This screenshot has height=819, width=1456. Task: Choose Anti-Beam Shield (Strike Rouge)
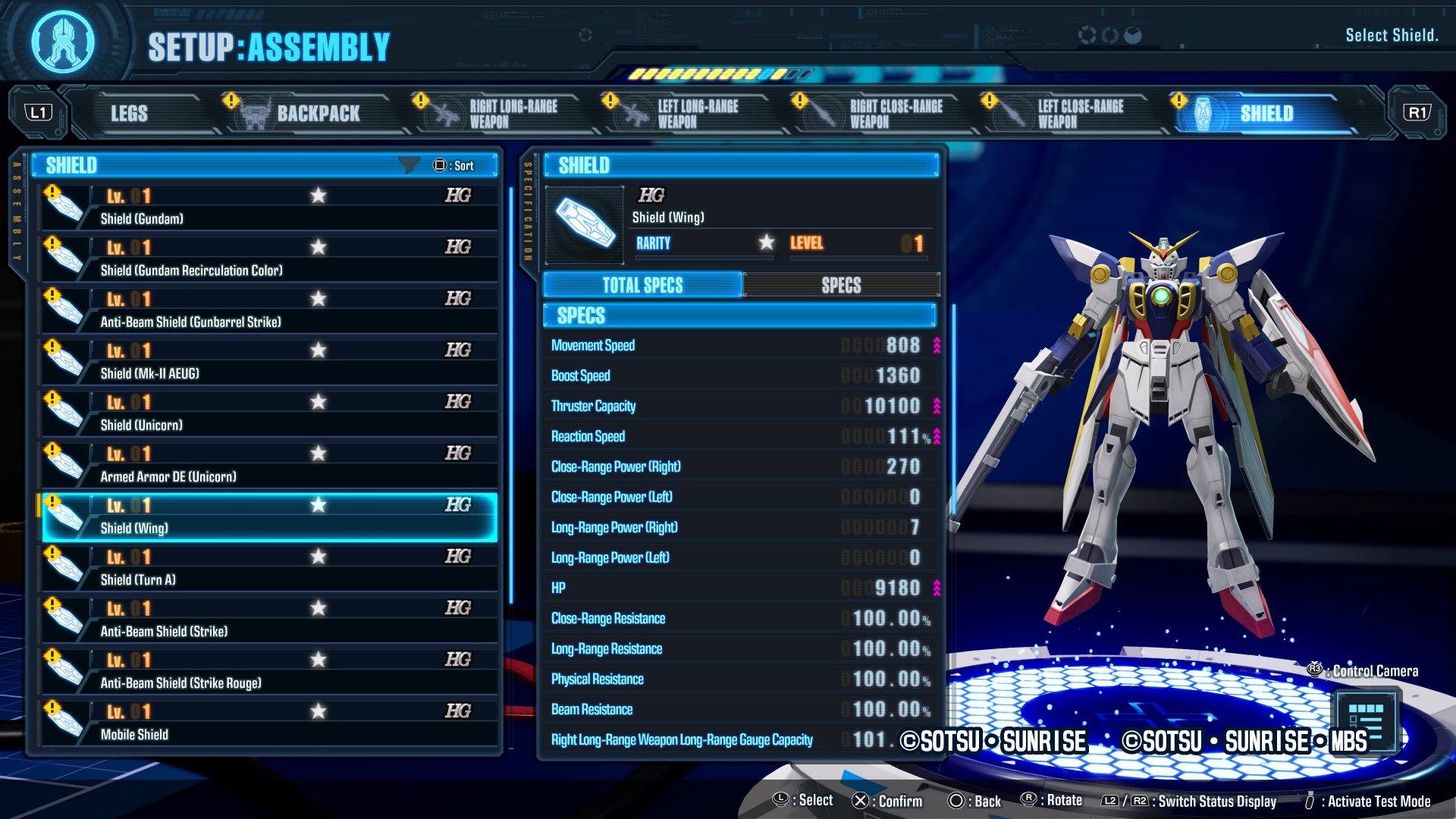tap(269, 671)
